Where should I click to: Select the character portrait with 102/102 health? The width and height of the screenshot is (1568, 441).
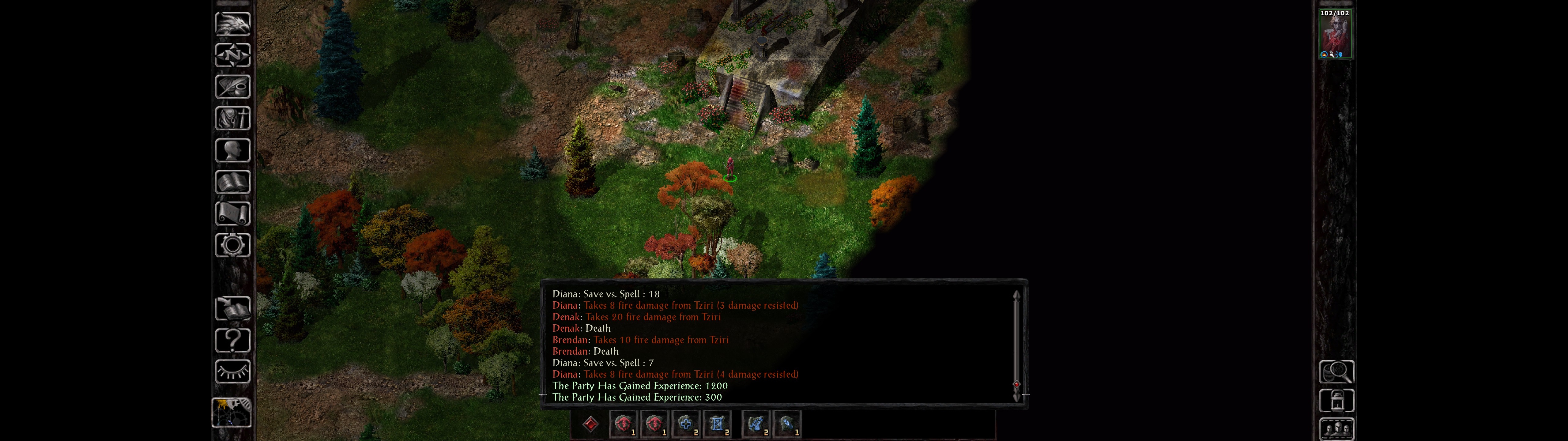pos(1335,34)
